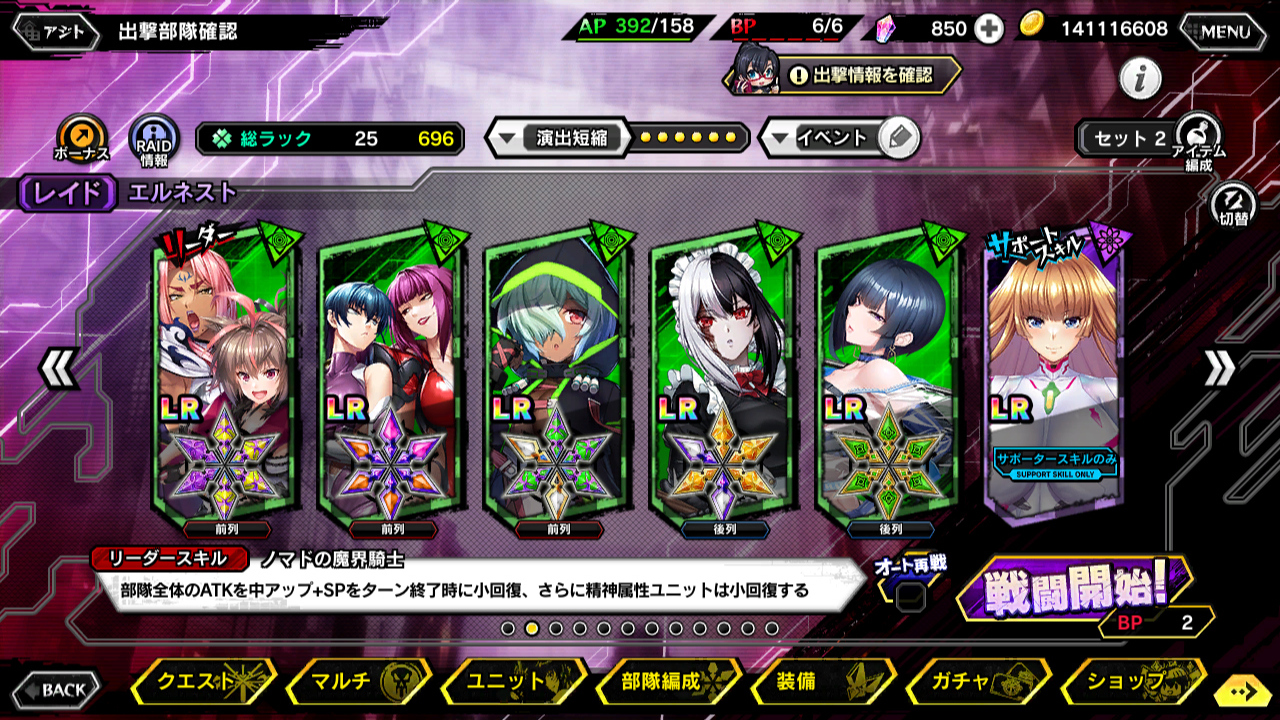Click the pencil edit icon

900,138
